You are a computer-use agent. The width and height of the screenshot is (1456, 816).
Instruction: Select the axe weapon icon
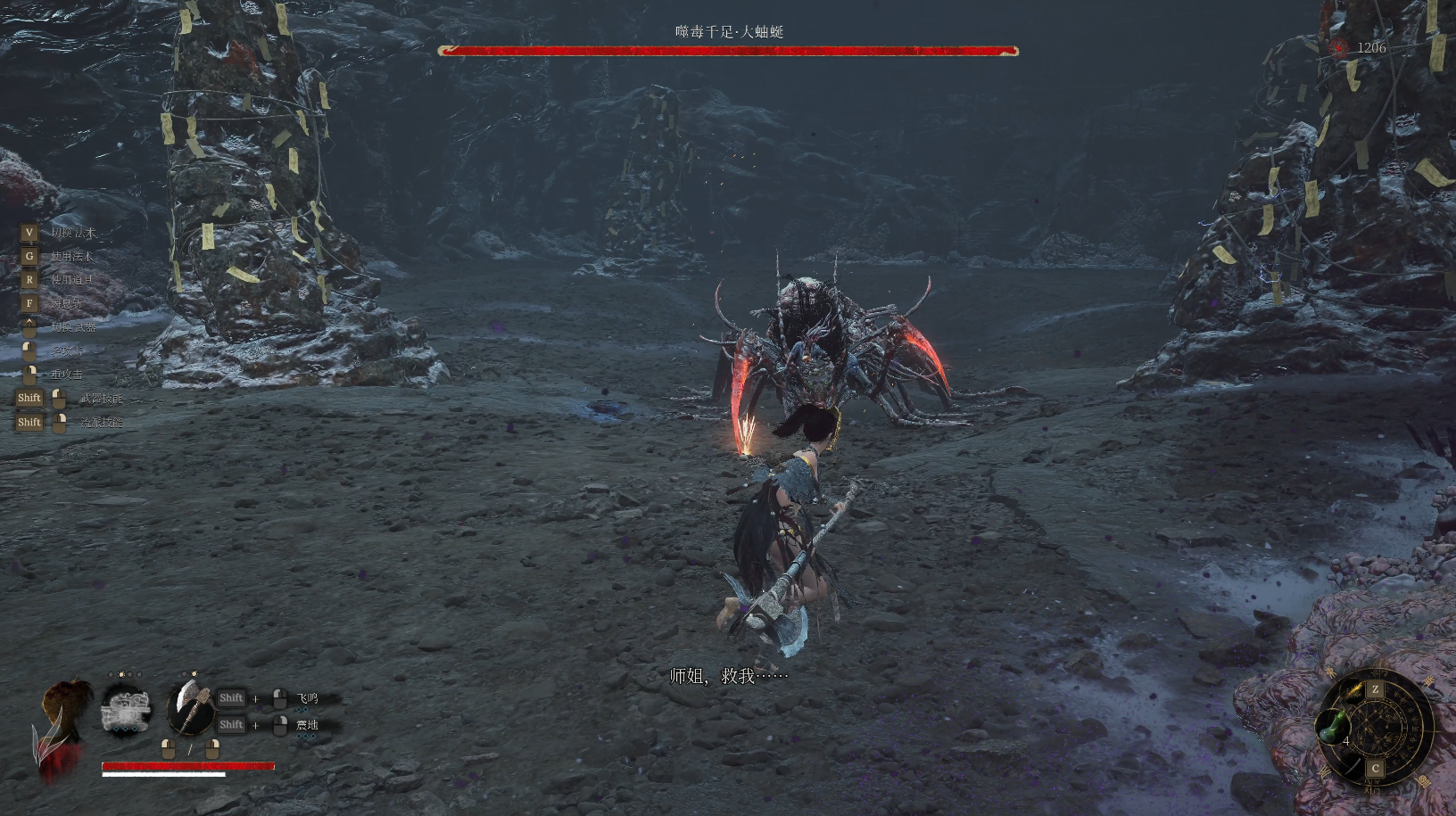click(x=189, y=706)
